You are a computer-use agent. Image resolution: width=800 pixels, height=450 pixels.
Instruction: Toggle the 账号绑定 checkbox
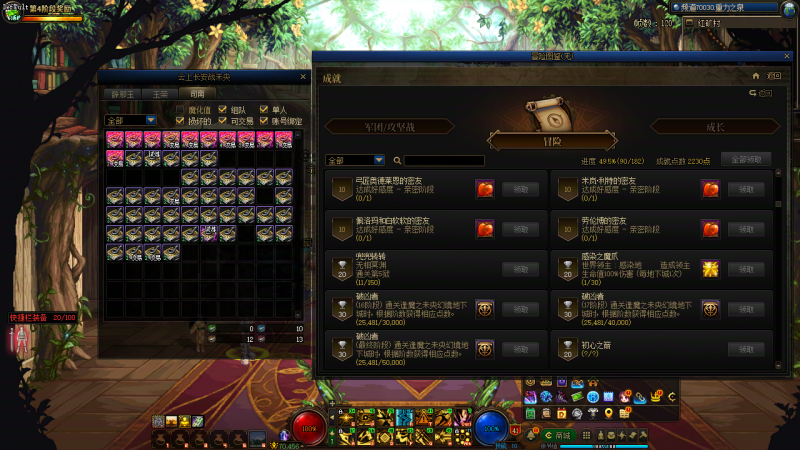click(x=264, y=120)
